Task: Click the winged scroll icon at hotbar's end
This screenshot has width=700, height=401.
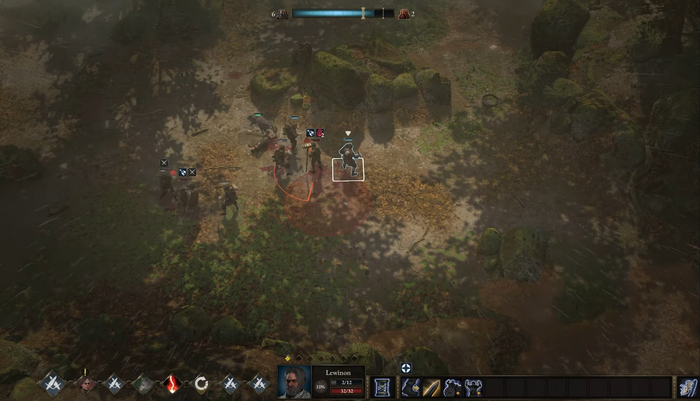Action: pos(686,387)
